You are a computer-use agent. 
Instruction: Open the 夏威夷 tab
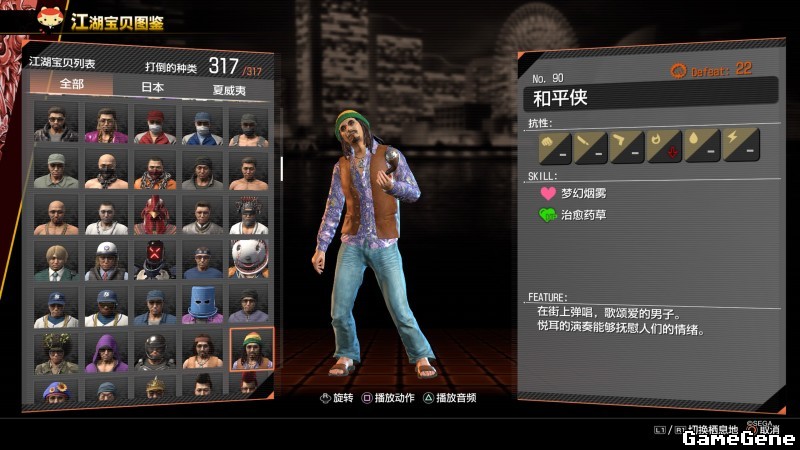click(230, 88)
